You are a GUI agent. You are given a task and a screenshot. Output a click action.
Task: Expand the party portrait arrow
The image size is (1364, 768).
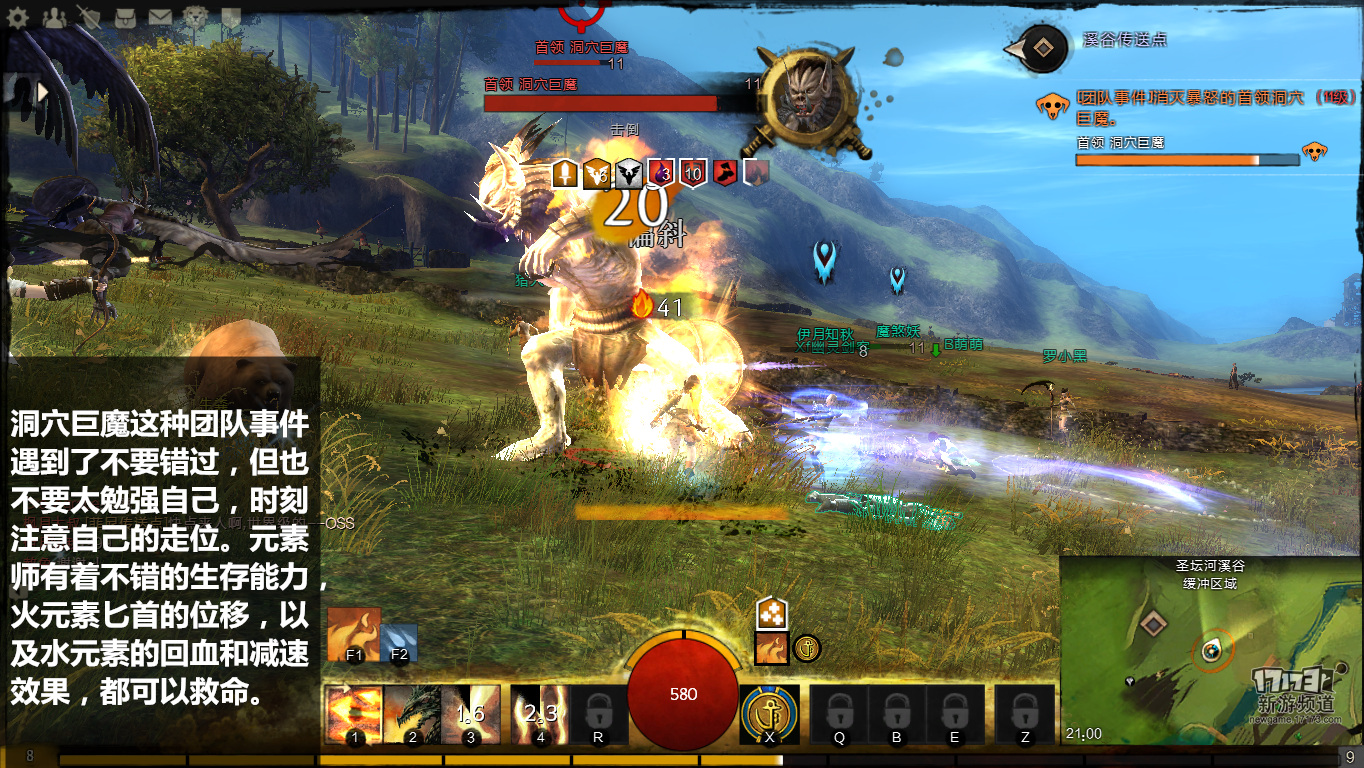(43, 93)
